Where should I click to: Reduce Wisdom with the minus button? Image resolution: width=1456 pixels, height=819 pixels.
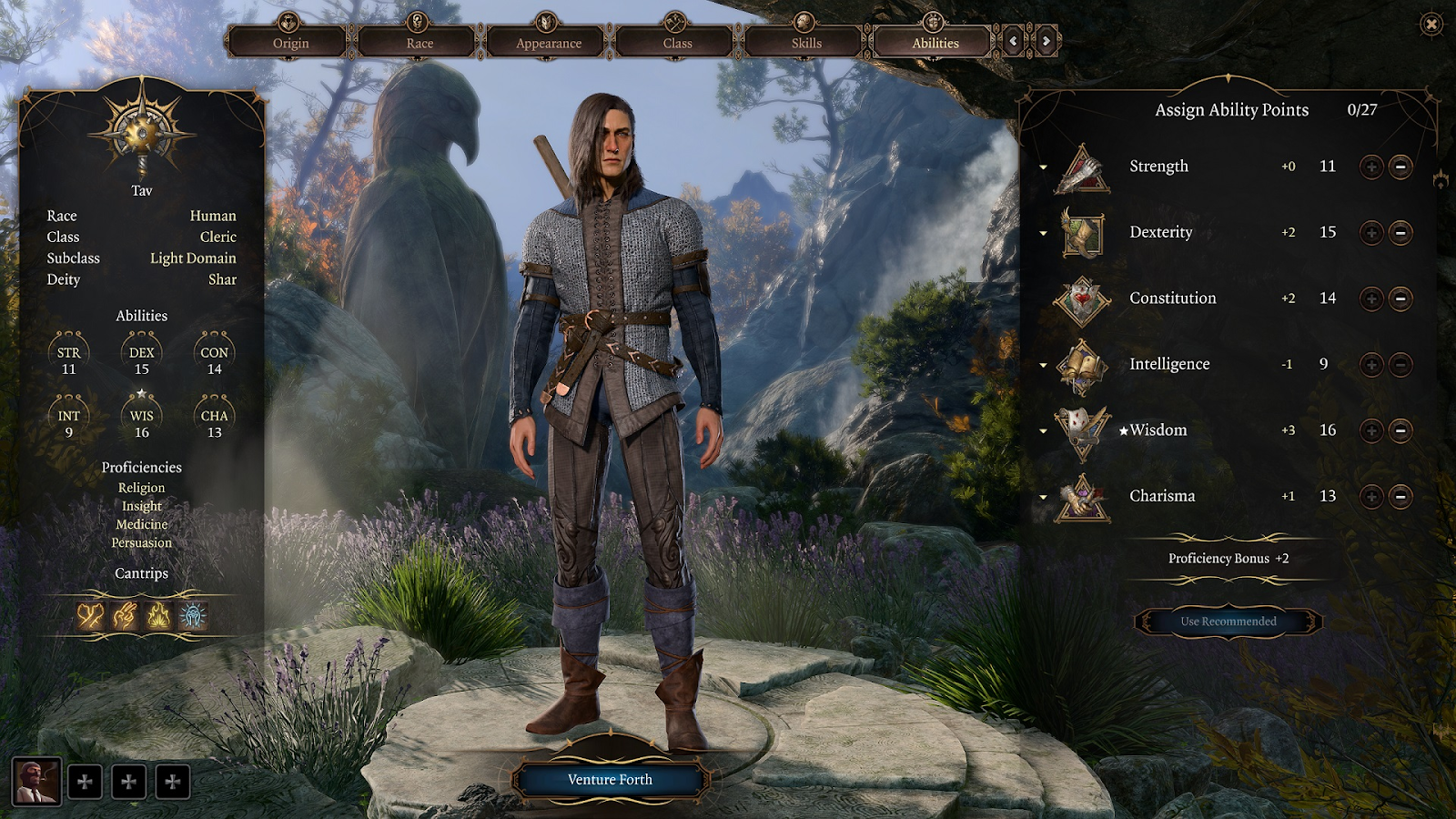click(x=1401, y=430)
